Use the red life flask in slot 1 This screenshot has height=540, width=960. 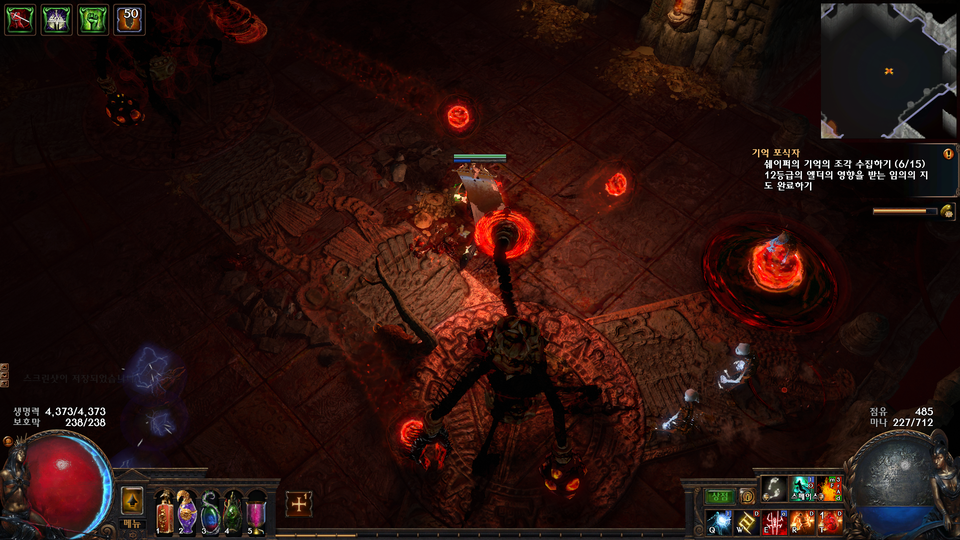[164, 511]
